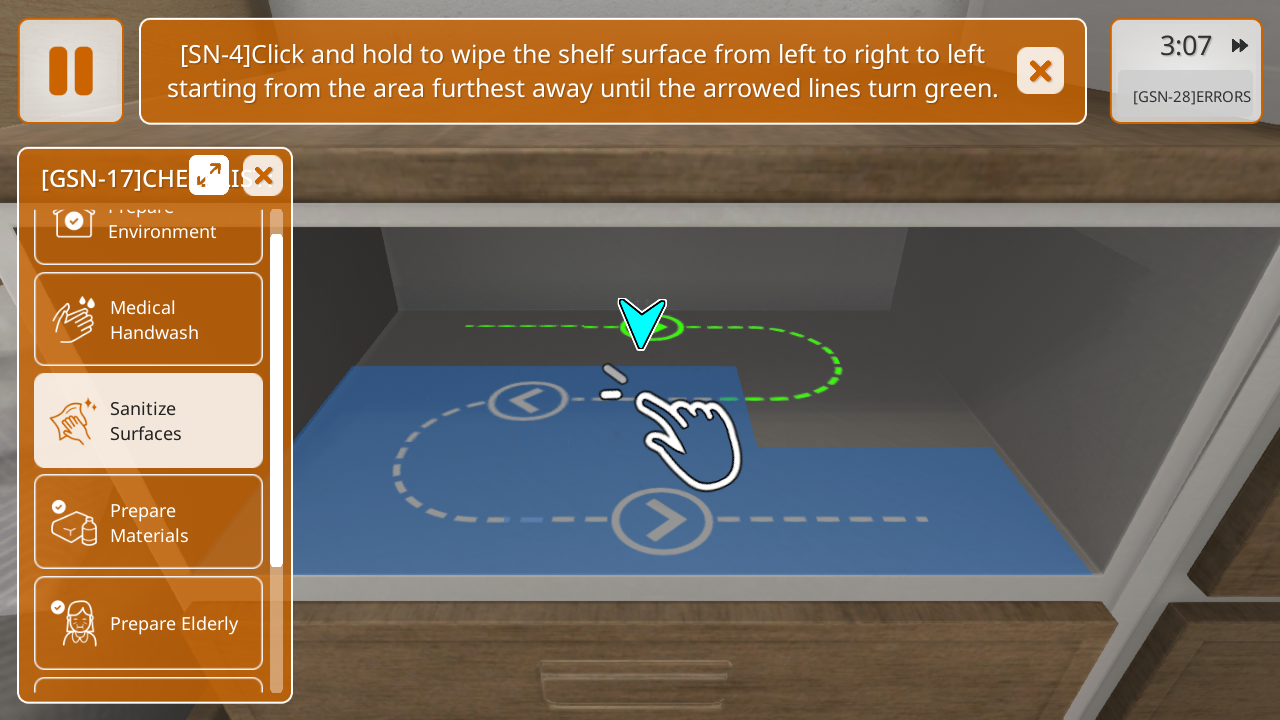Click the checklist scrollbar
The height and width of the screenshot is (720, 1280).
(x=276, y=400)
